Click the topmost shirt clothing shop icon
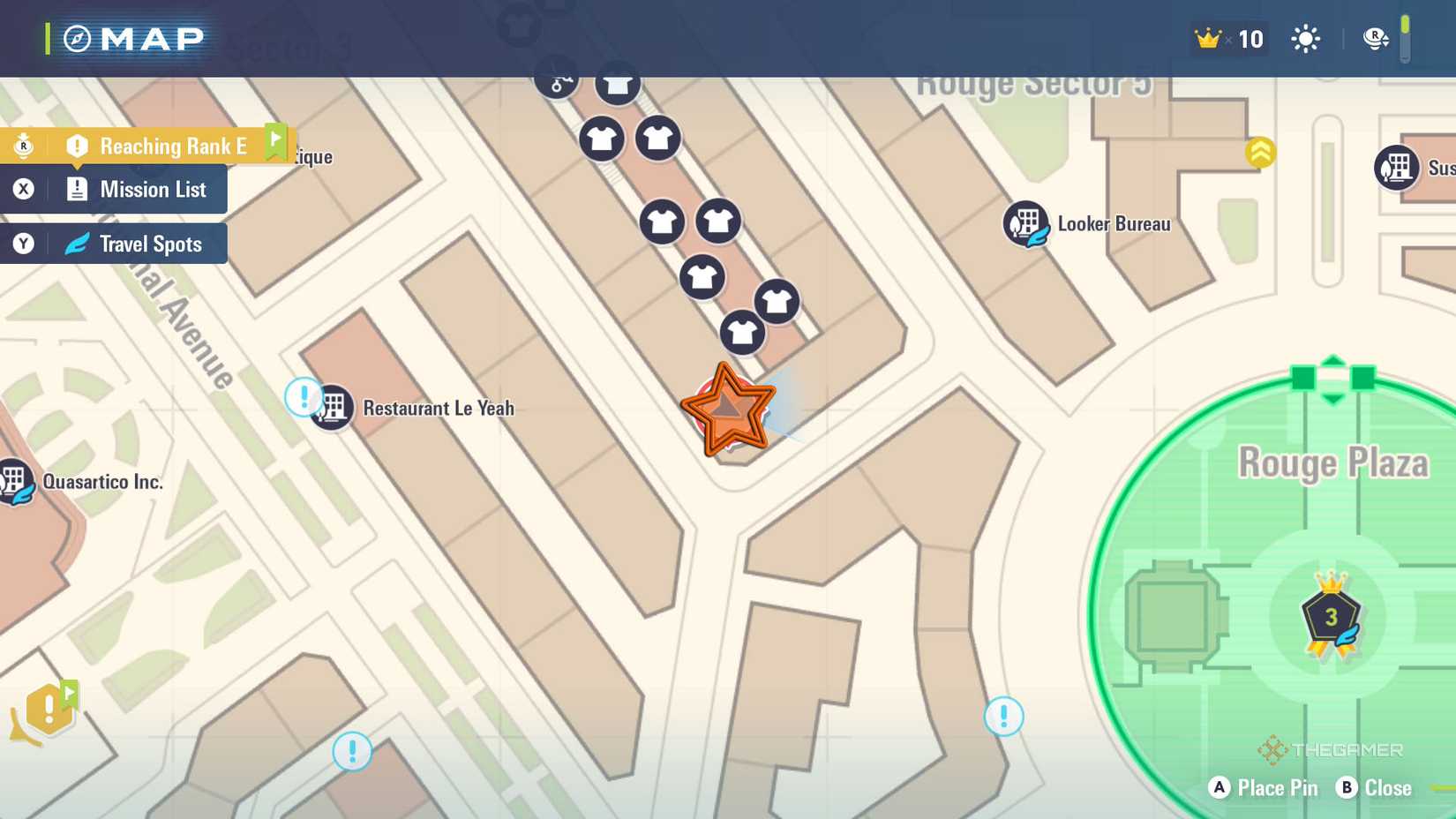1456x819 pixels. pos(618,85)
